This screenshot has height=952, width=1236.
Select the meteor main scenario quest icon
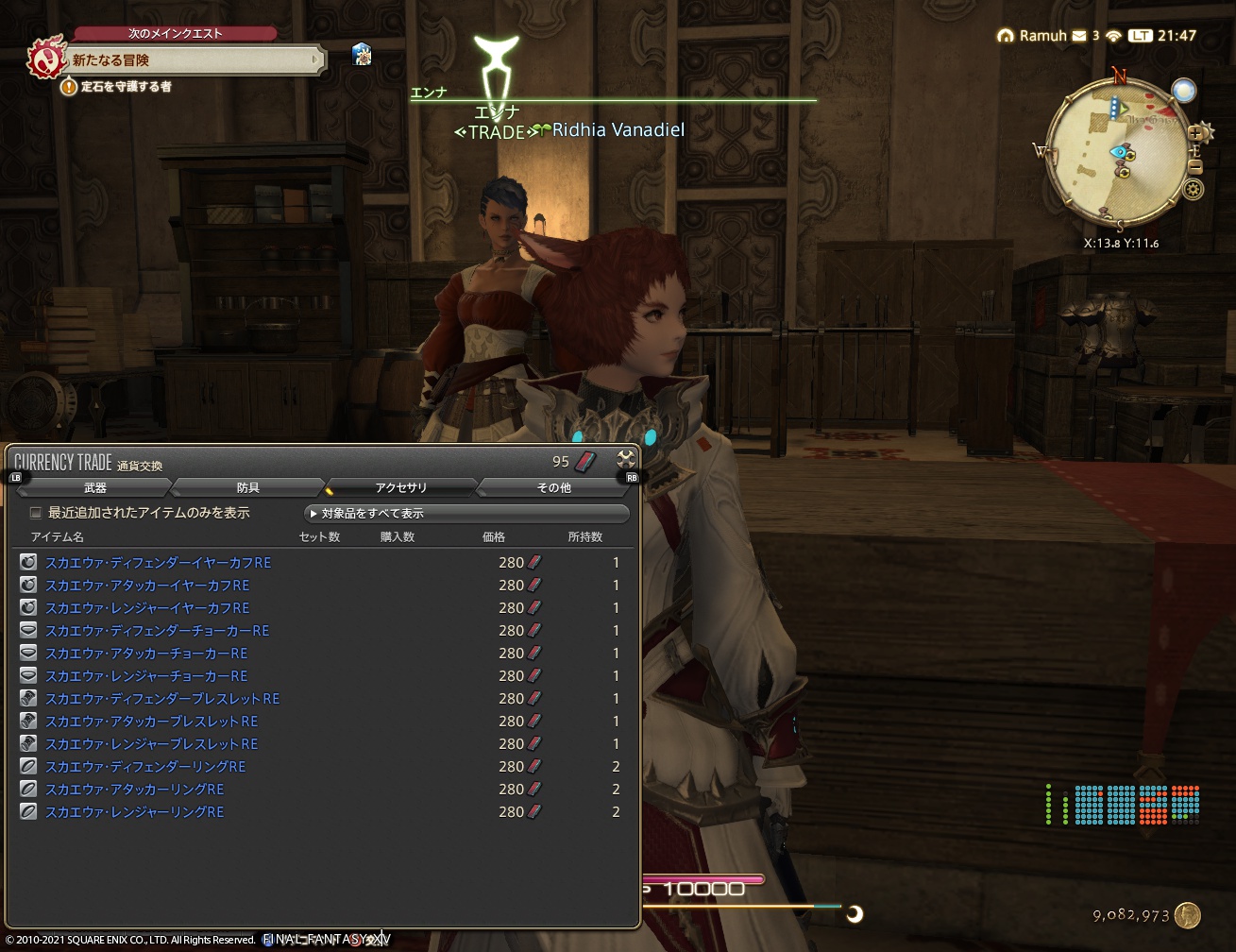point(45,59)
